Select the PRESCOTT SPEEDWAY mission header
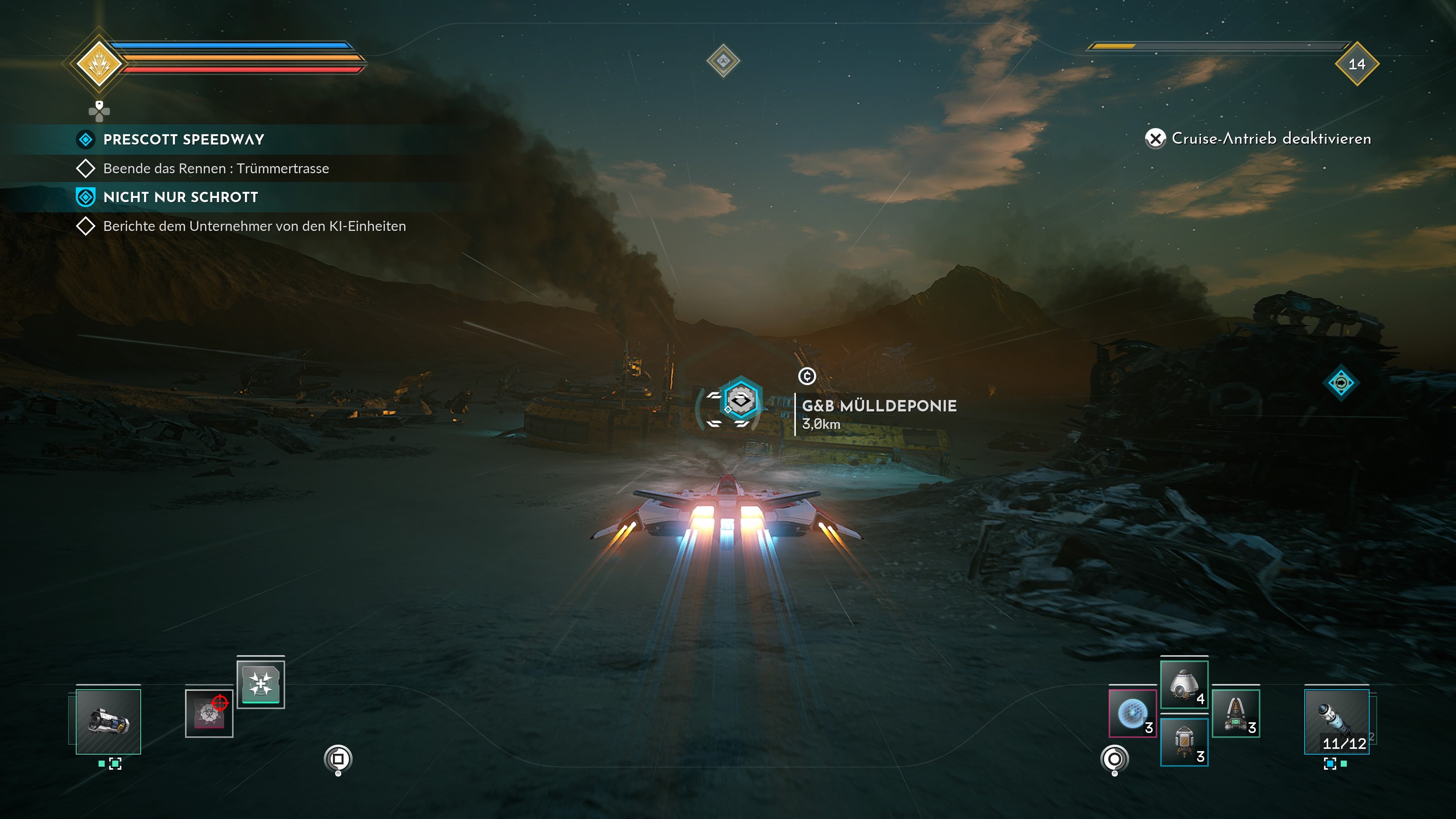The width and height of the screenshot is (1456, 819). point(184,139)
